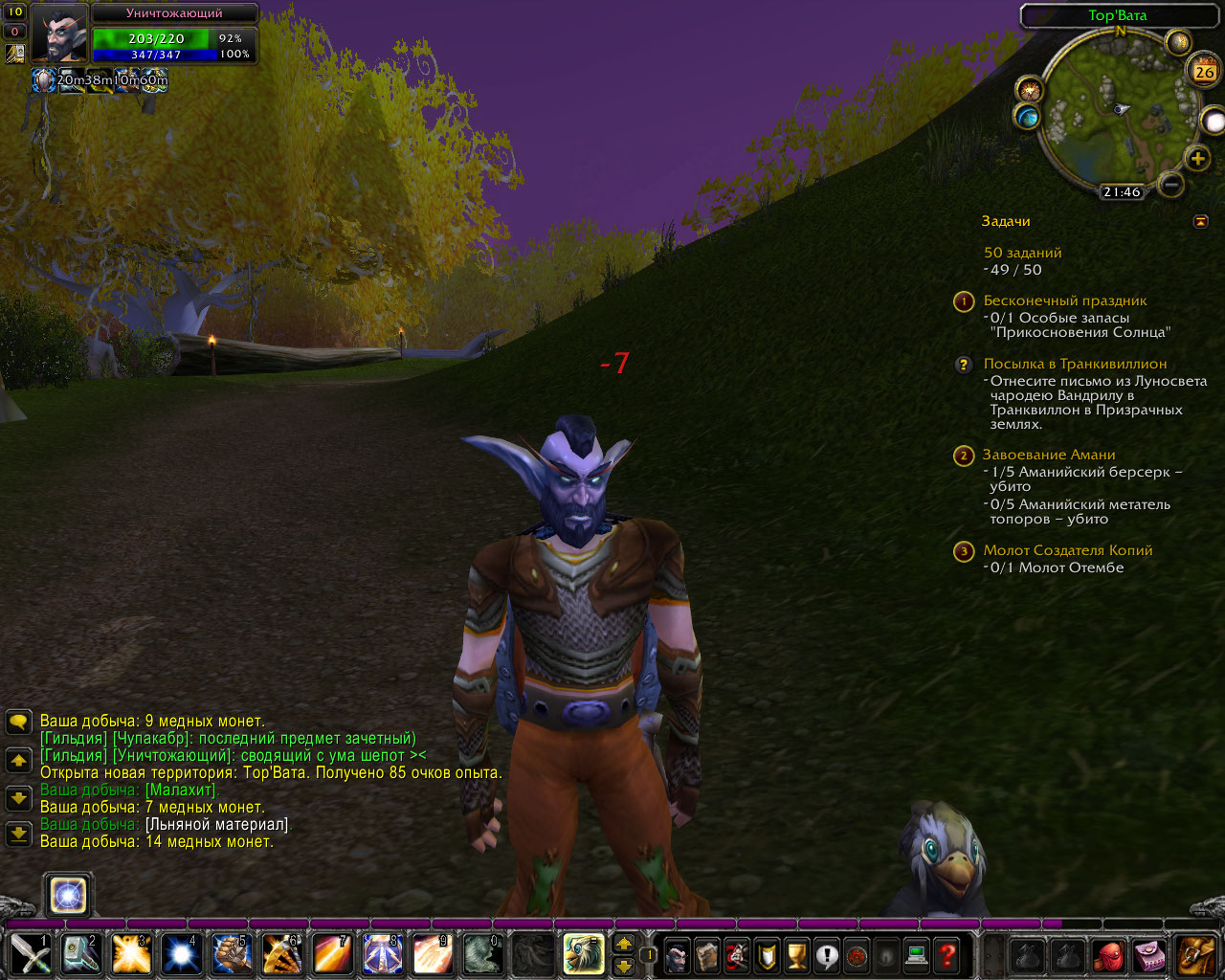
Task: Open the calendar button showing 26
Action: [x=1204, y=71]
